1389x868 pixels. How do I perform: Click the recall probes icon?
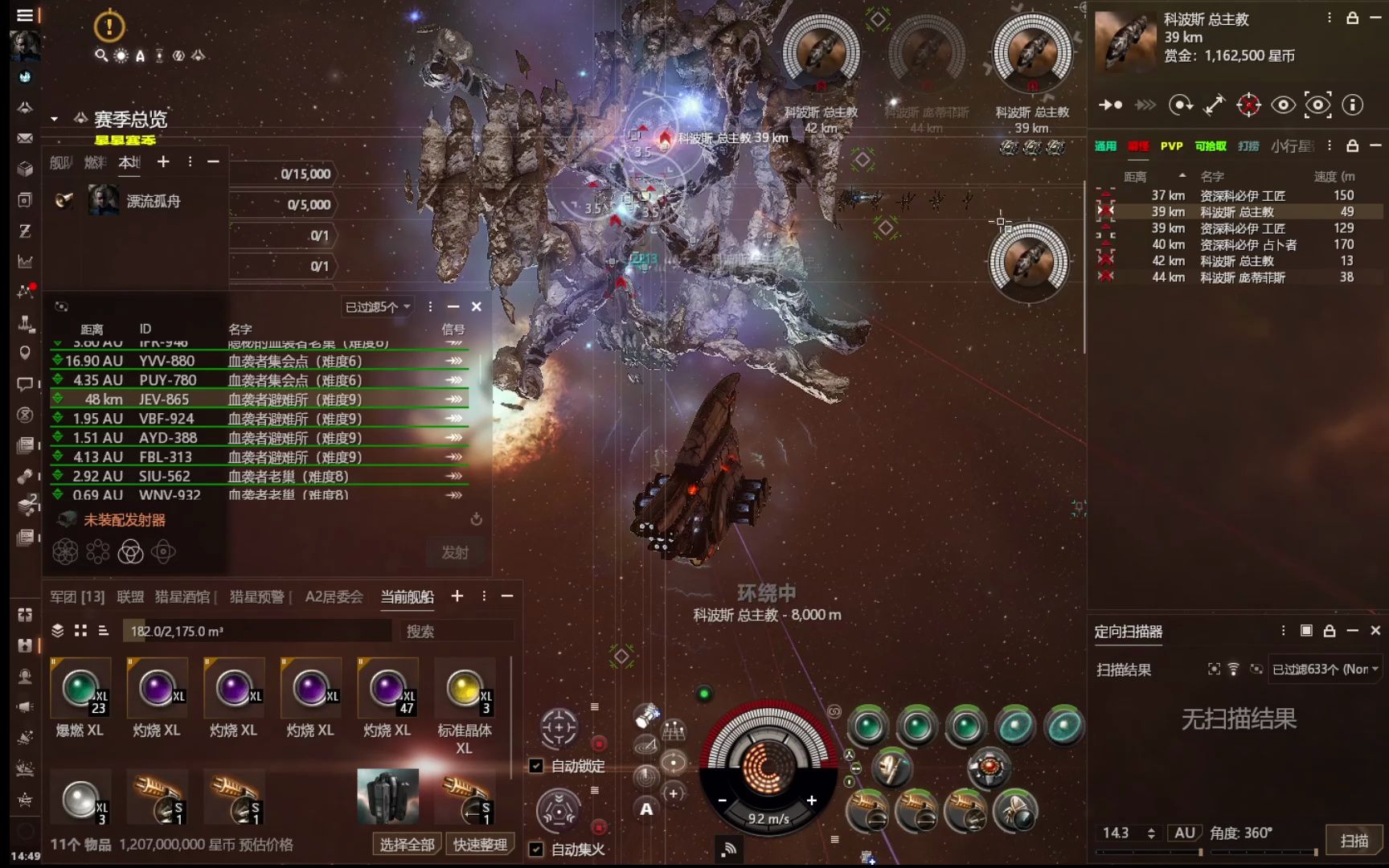pos(477,520)
